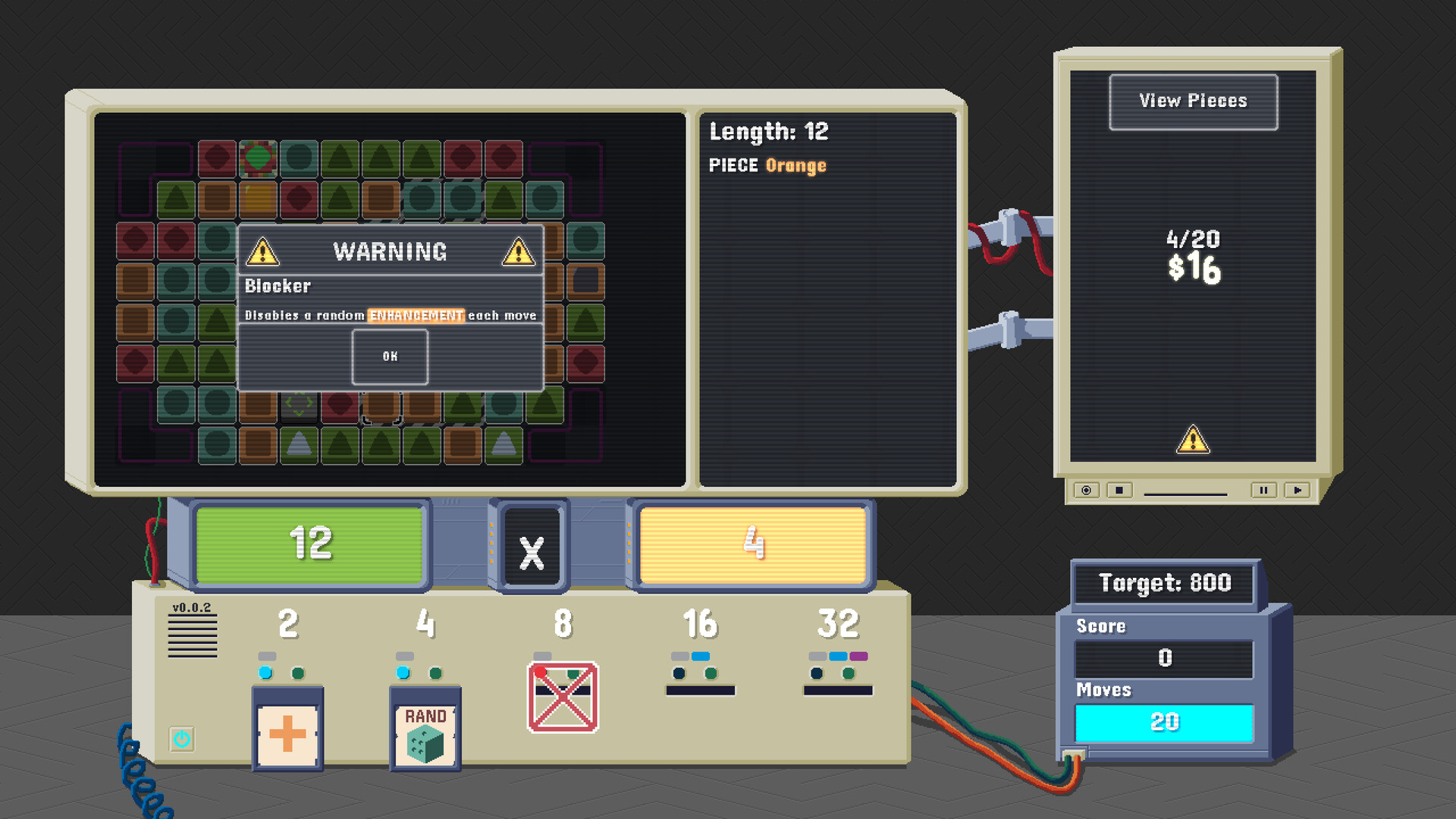Click the pause button on the right monitor
The height and width of the screenshot is (819, 1456).
coord(1263,491)
